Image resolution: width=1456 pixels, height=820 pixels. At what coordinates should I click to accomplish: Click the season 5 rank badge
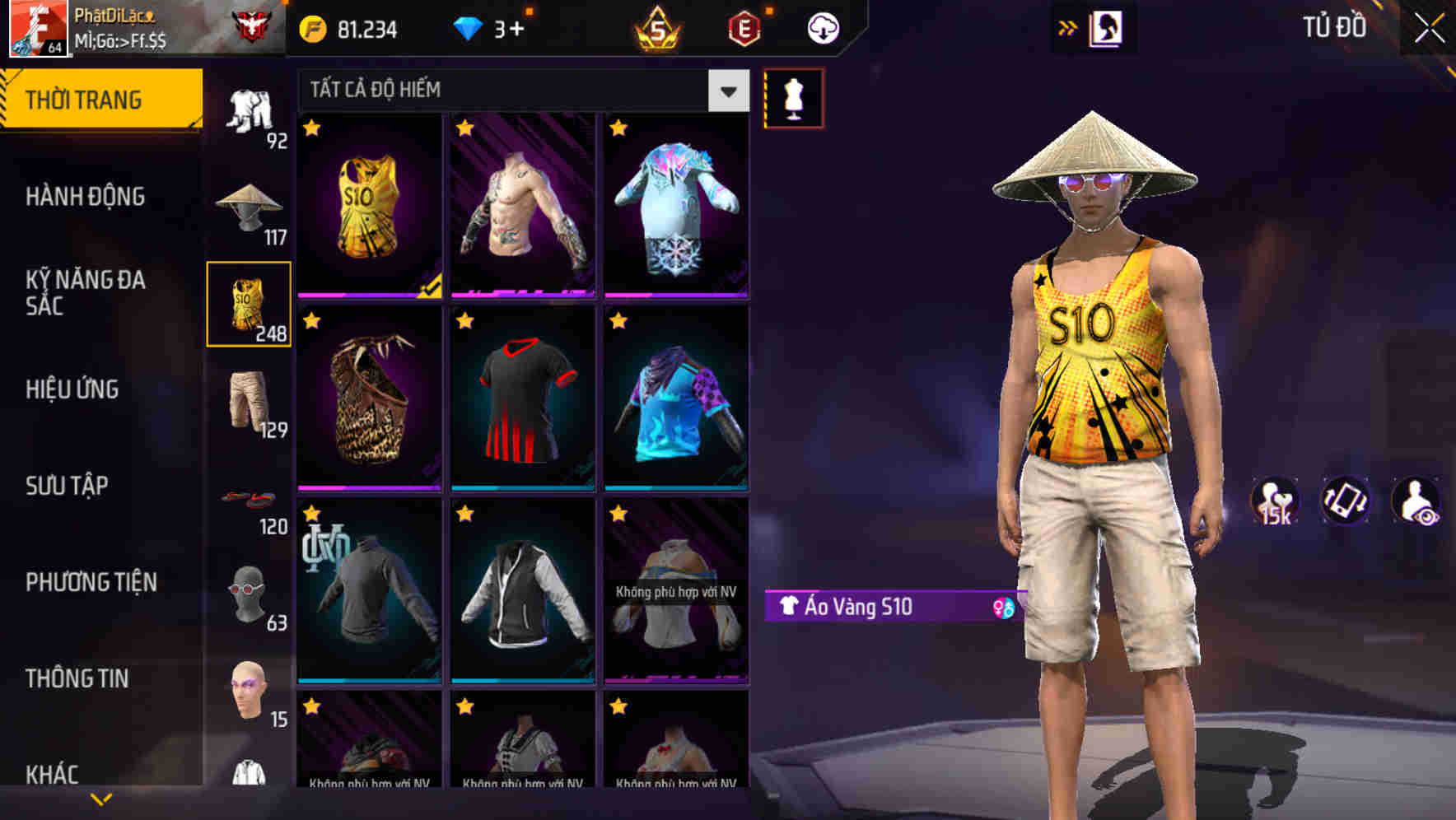pyautogui.click(x=659, y=29)
